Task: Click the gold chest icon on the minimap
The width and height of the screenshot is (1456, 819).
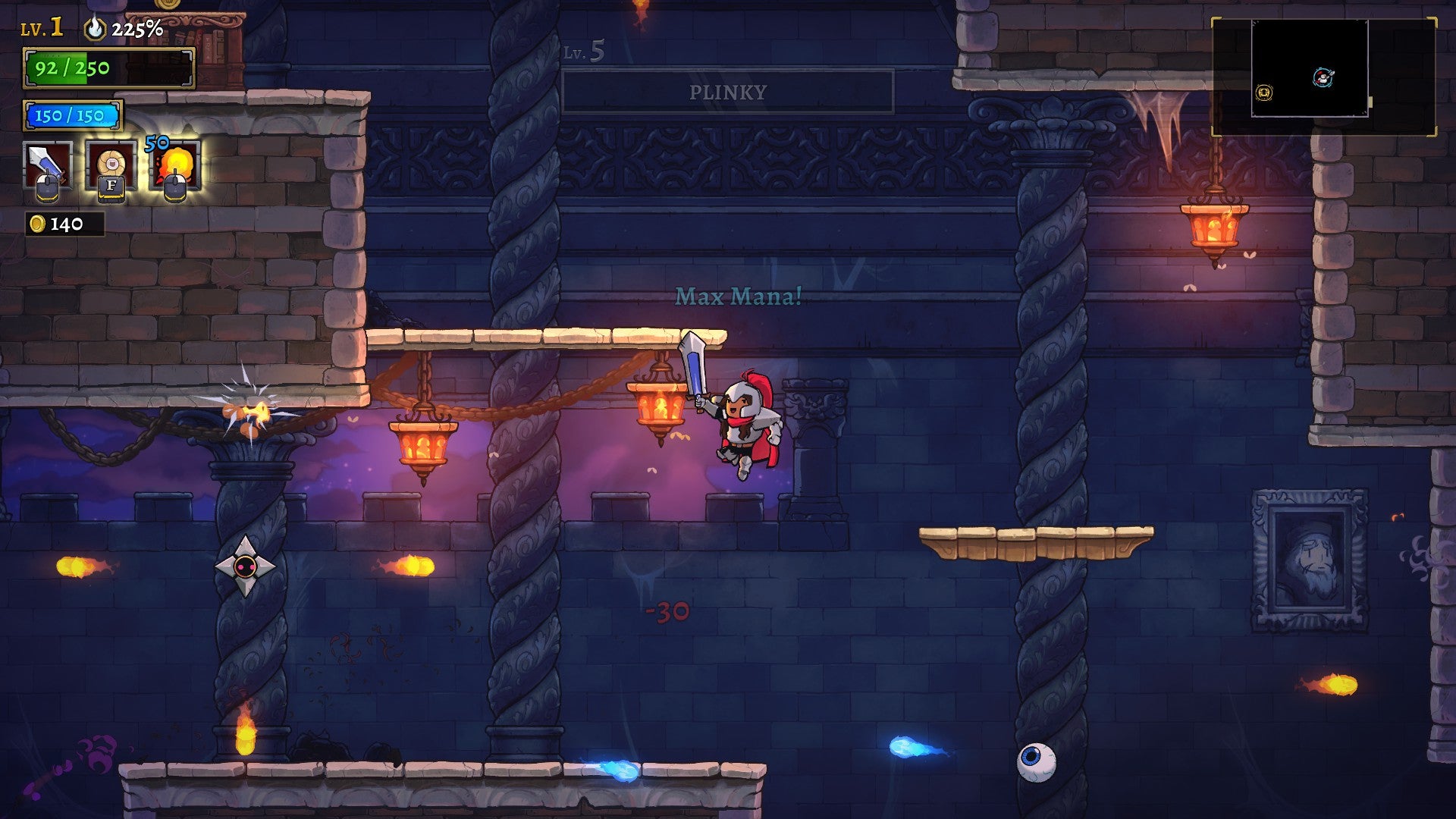Action: tap(1263, 91)
